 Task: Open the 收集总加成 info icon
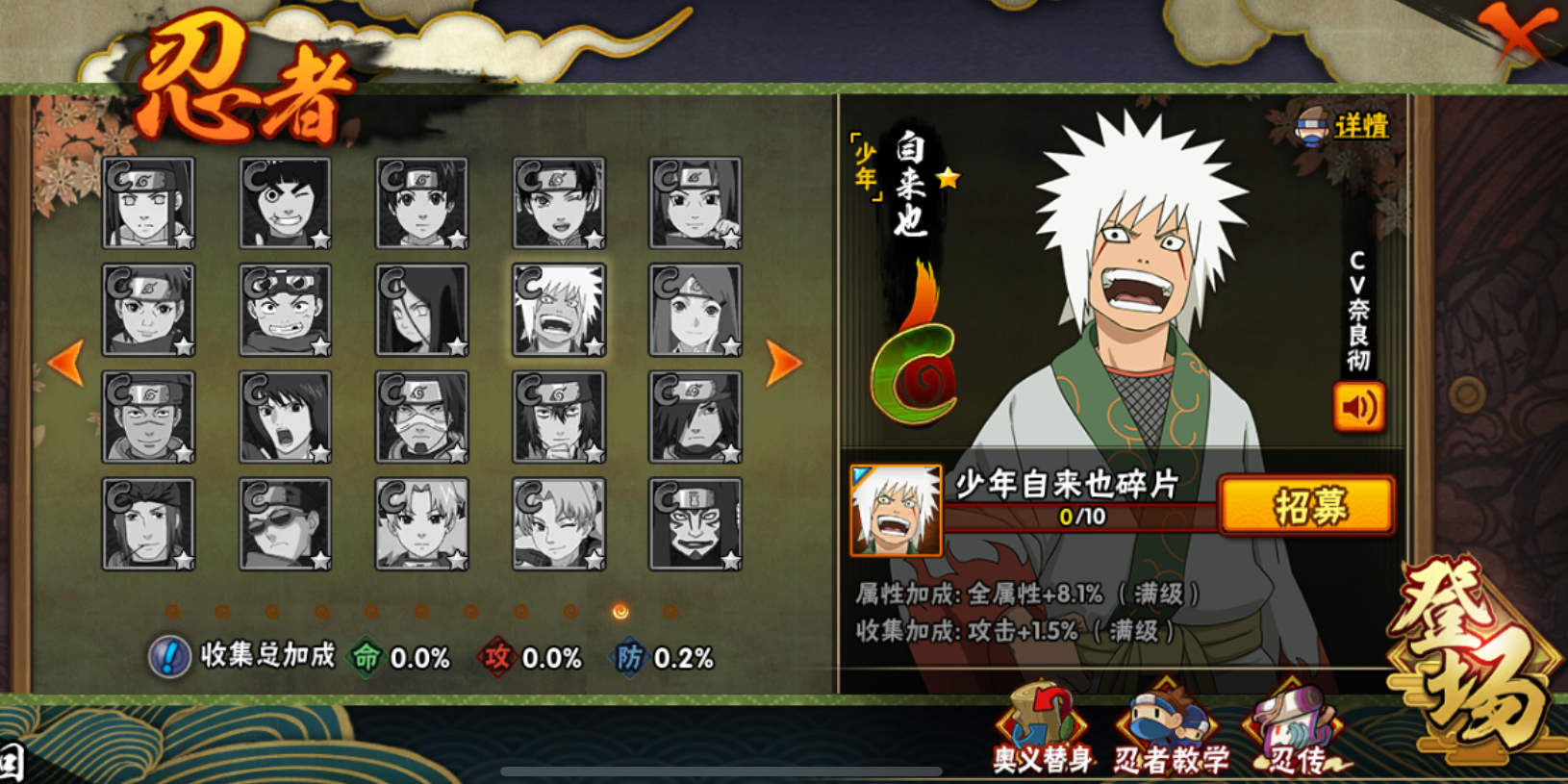pos(169,657)
